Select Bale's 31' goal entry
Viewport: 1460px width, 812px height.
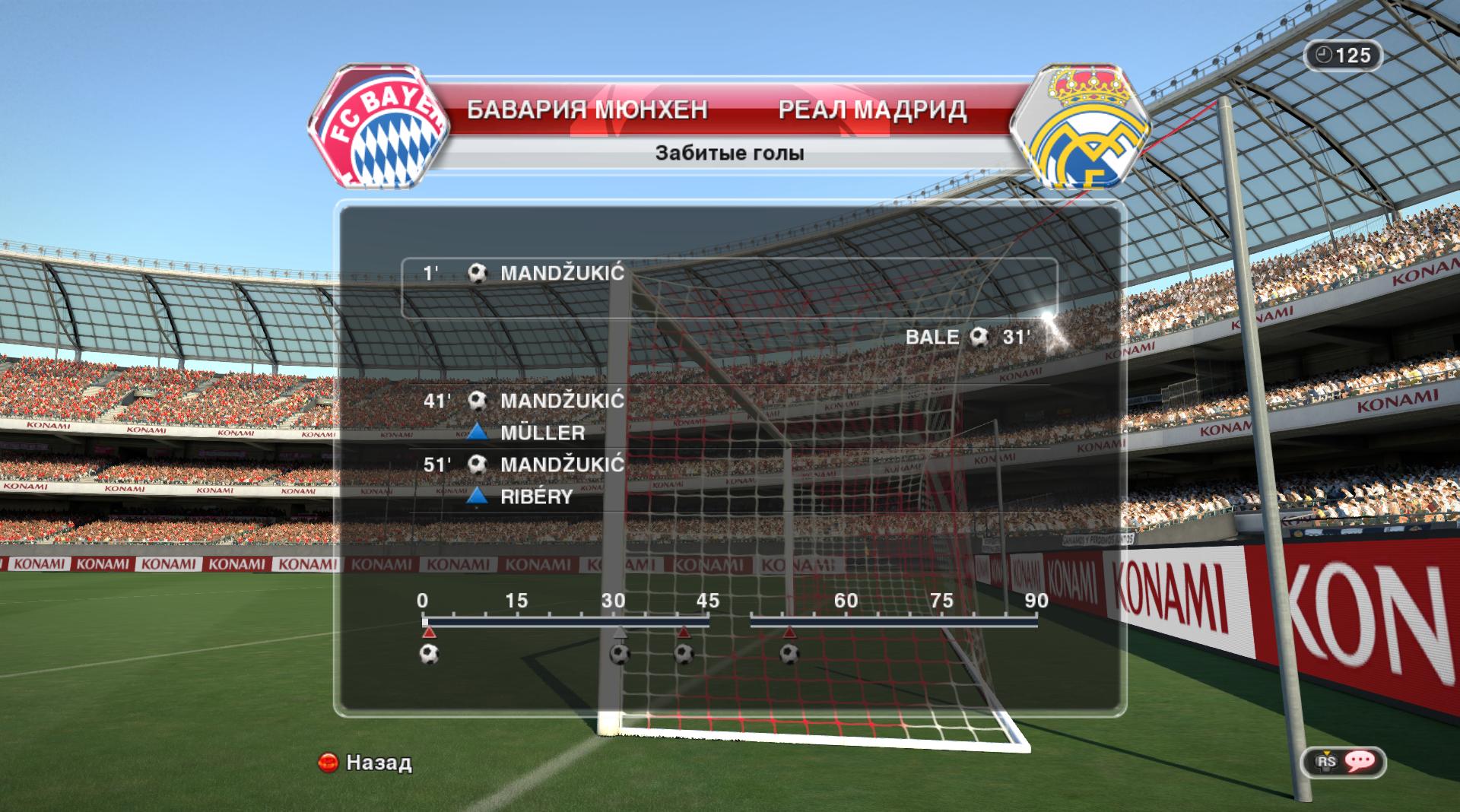(967, 337)
